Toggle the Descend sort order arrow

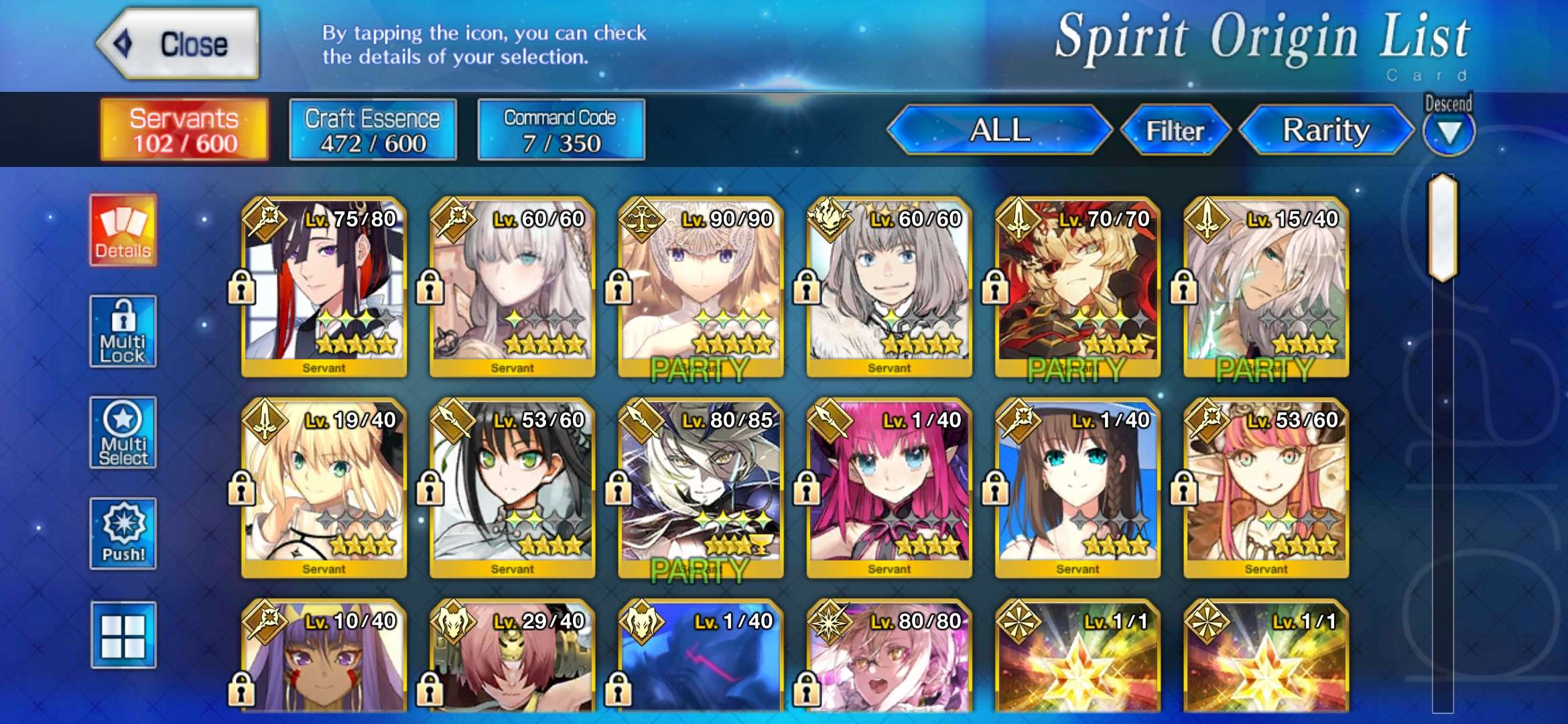point(1449,131)
